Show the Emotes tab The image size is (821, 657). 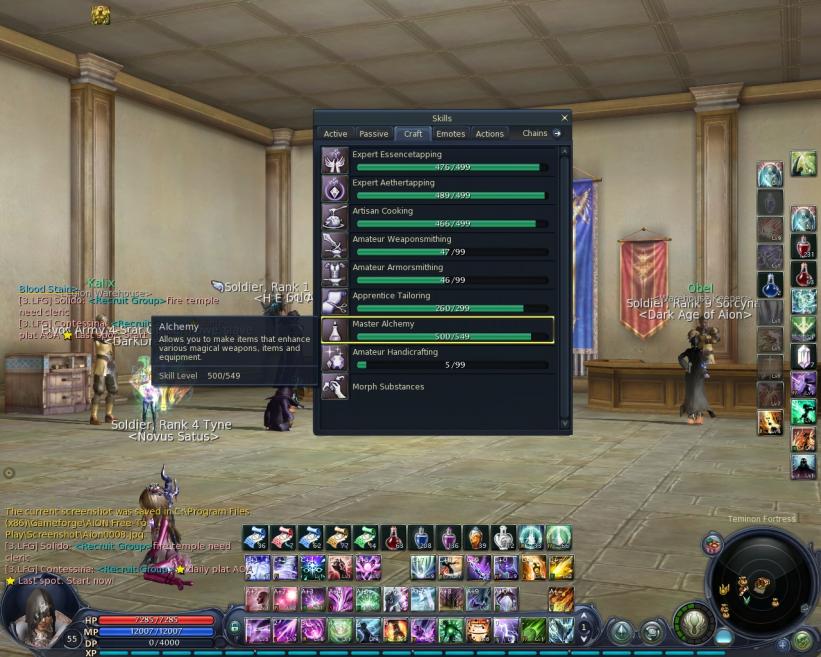click(451, 134)
